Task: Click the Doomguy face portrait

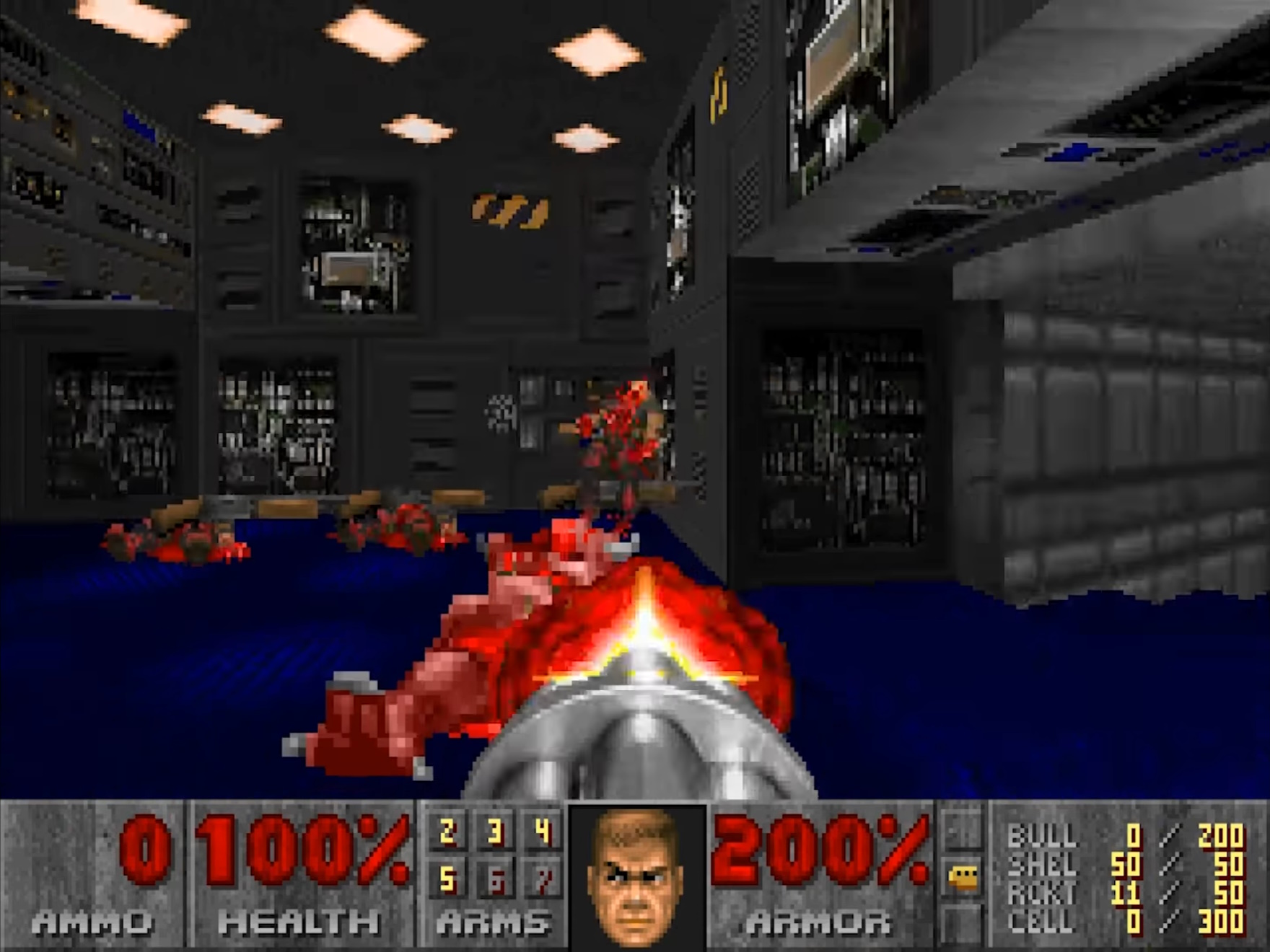Action: (637, 876)
